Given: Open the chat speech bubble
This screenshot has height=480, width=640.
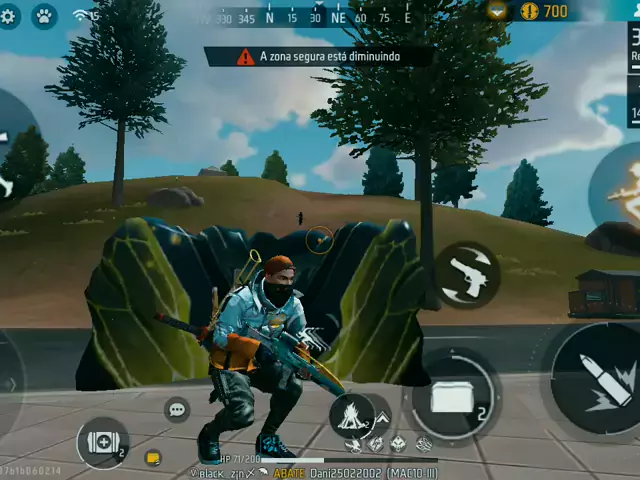Looking at the screenshot, I should (177, 409).
